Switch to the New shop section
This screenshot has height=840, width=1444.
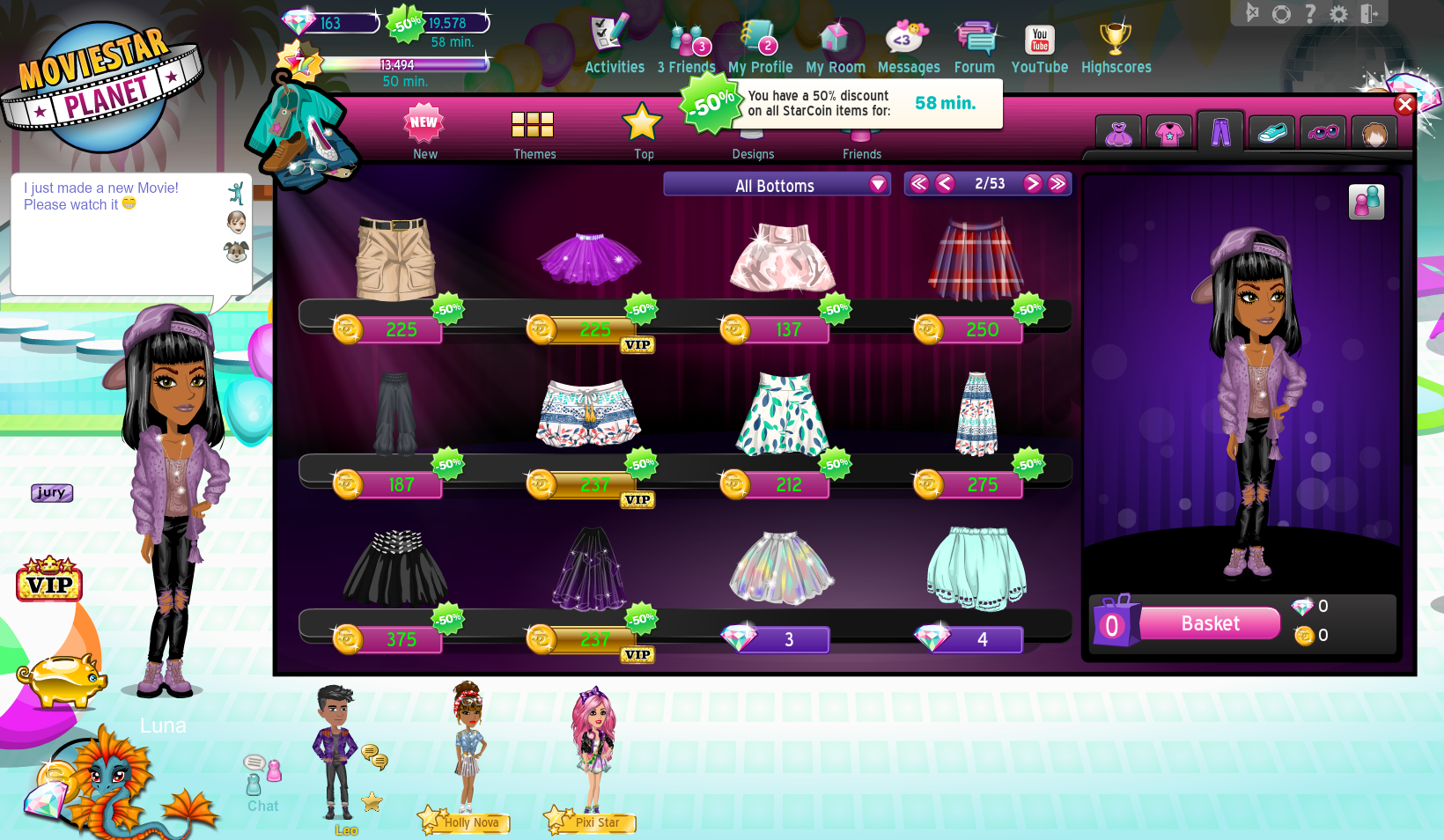click(x=424, y=132)
